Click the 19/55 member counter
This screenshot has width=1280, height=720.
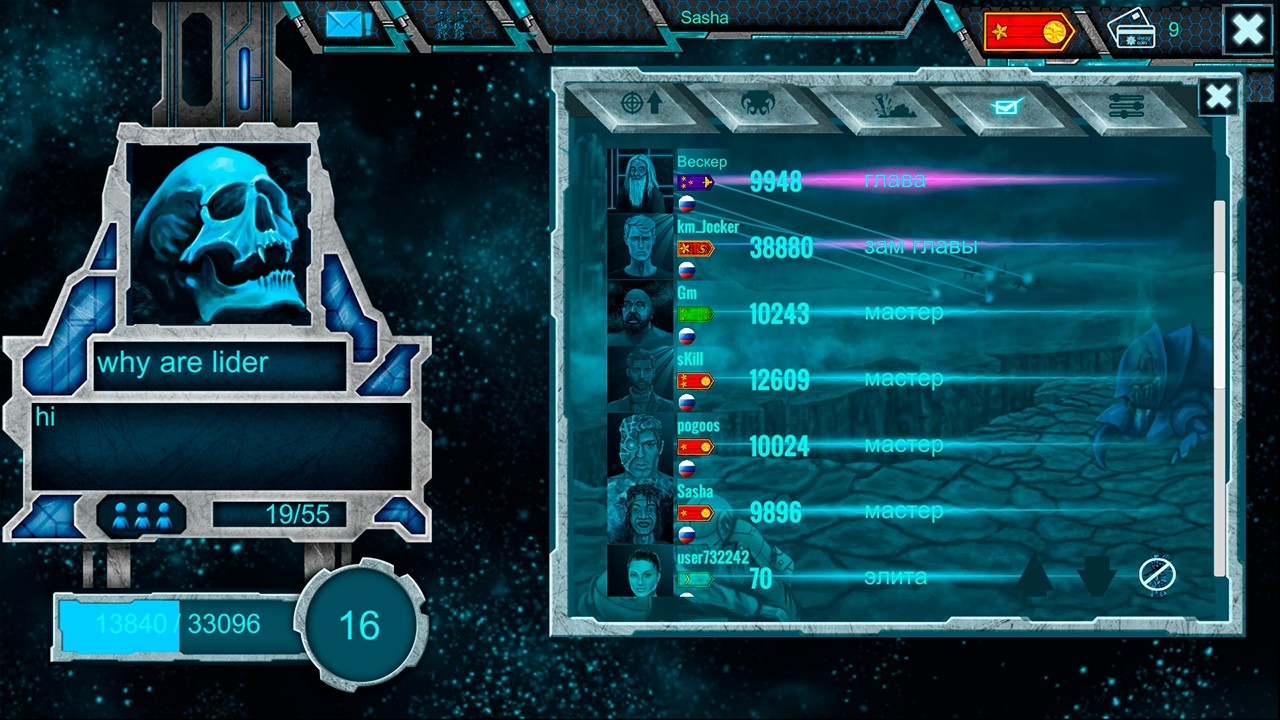coord(283,514)
